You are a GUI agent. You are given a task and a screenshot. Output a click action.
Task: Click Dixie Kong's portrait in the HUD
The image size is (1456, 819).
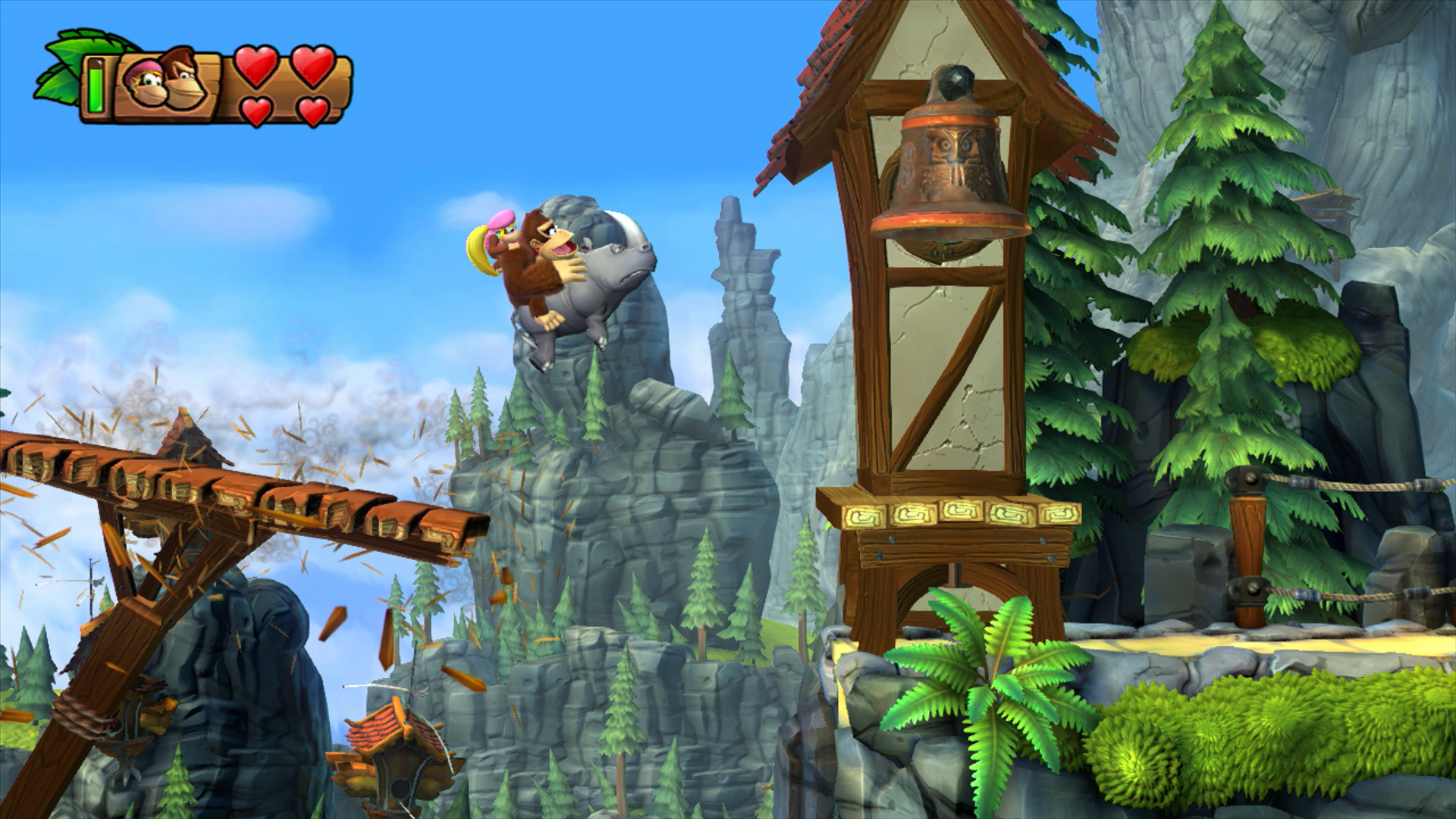tap(144, 83)
